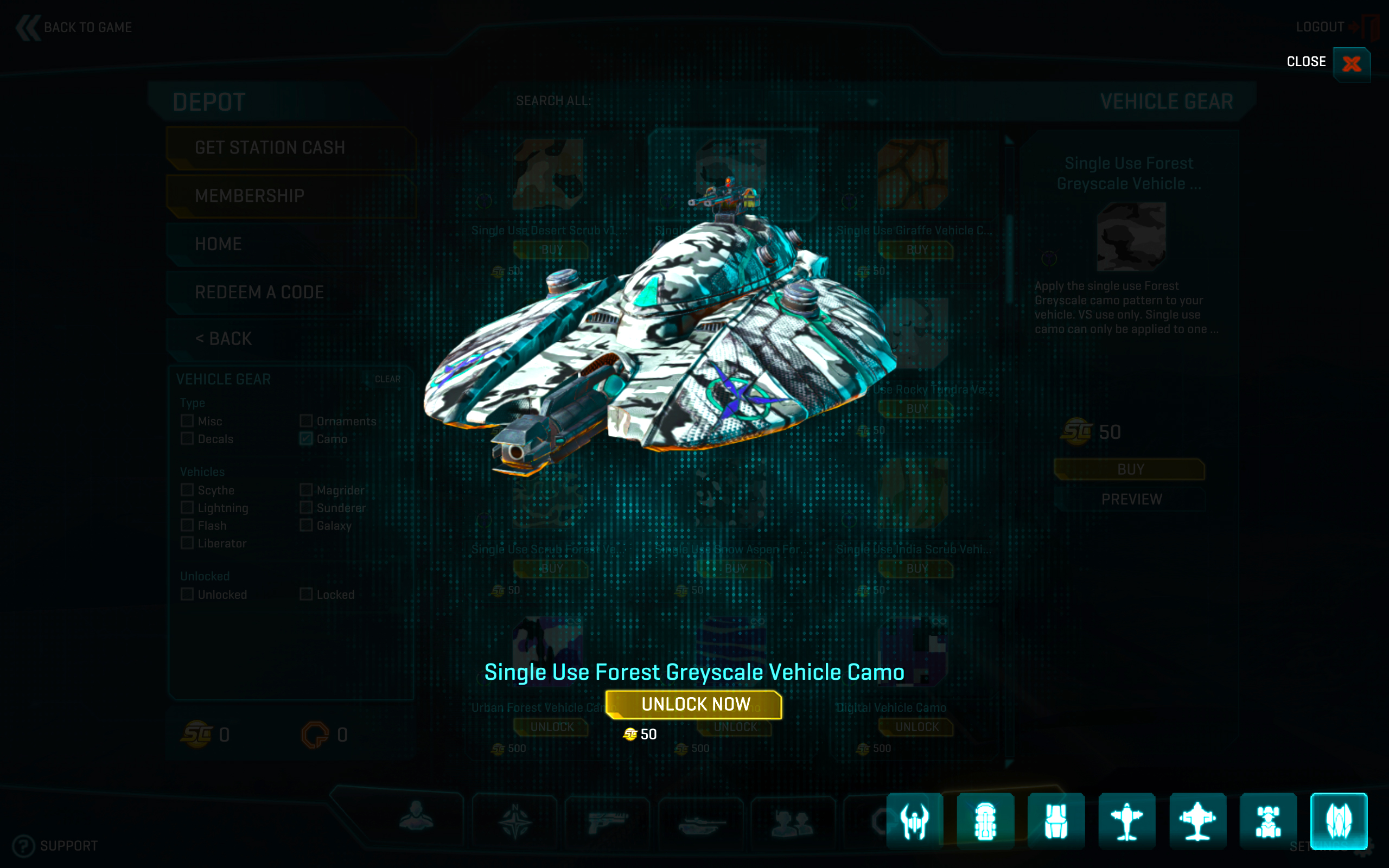Clear the Vehicle Gear filters
Image resolution: width=1389 pixels, height=868 pixels.
click(x=387, y=379)
